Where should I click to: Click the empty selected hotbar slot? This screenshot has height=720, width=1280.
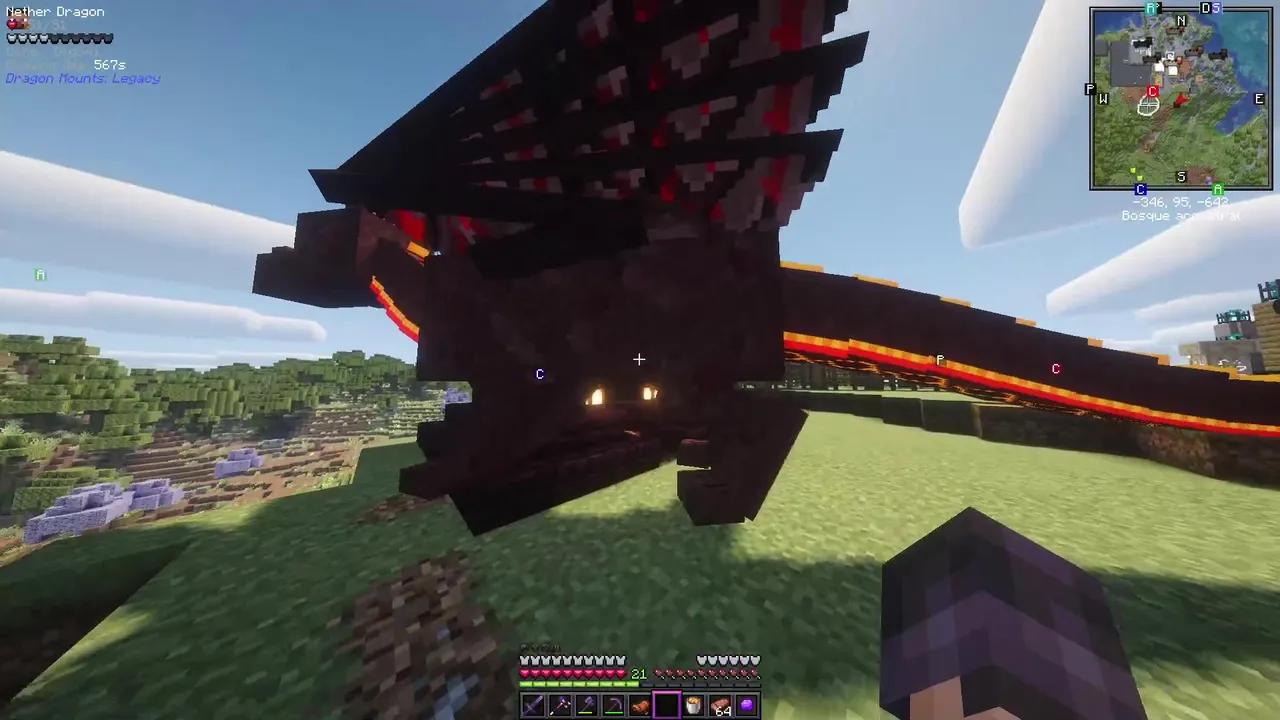click(666, 706)
